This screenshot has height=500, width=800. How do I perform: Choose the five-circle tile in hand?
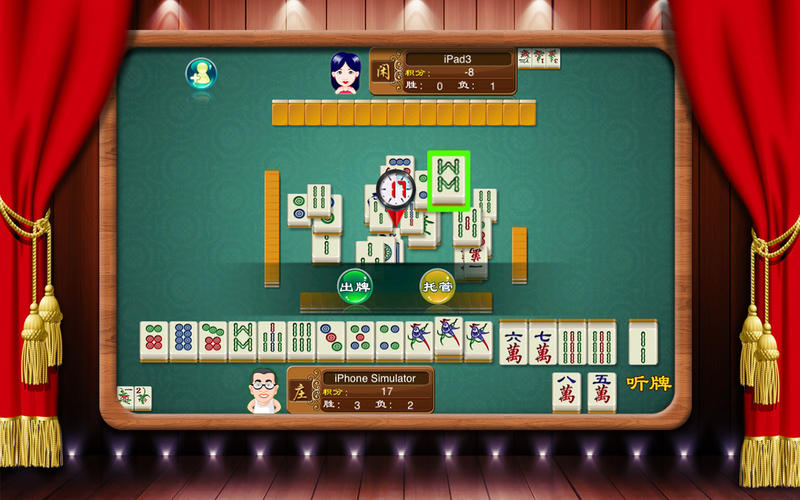coord(361,342)
